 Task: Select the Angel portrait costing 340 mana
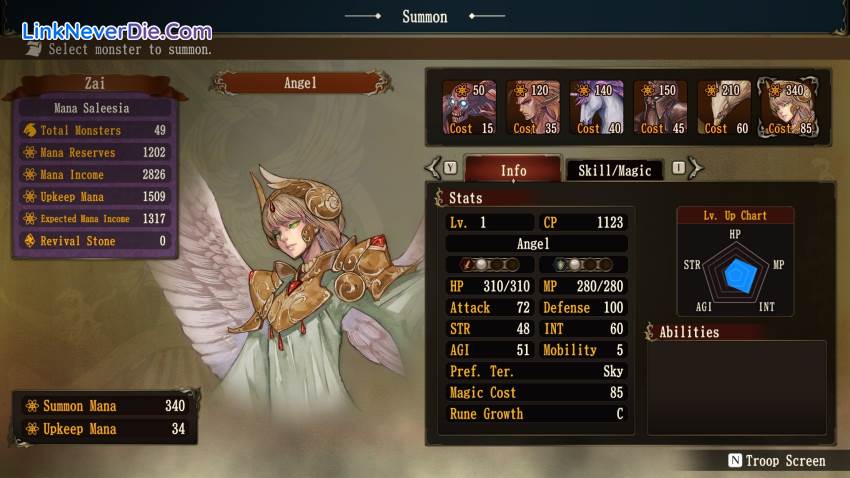787,108
